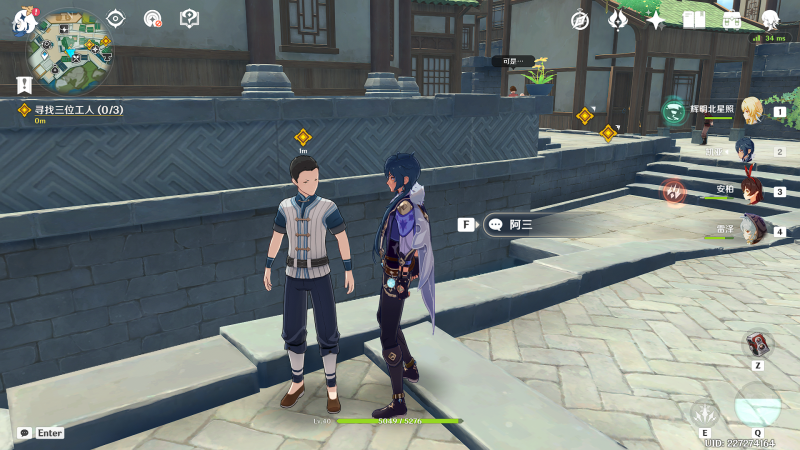This screenshot has width=800, height=450.
Task: Open the backpack inventory icon
Action: [731, 20]
